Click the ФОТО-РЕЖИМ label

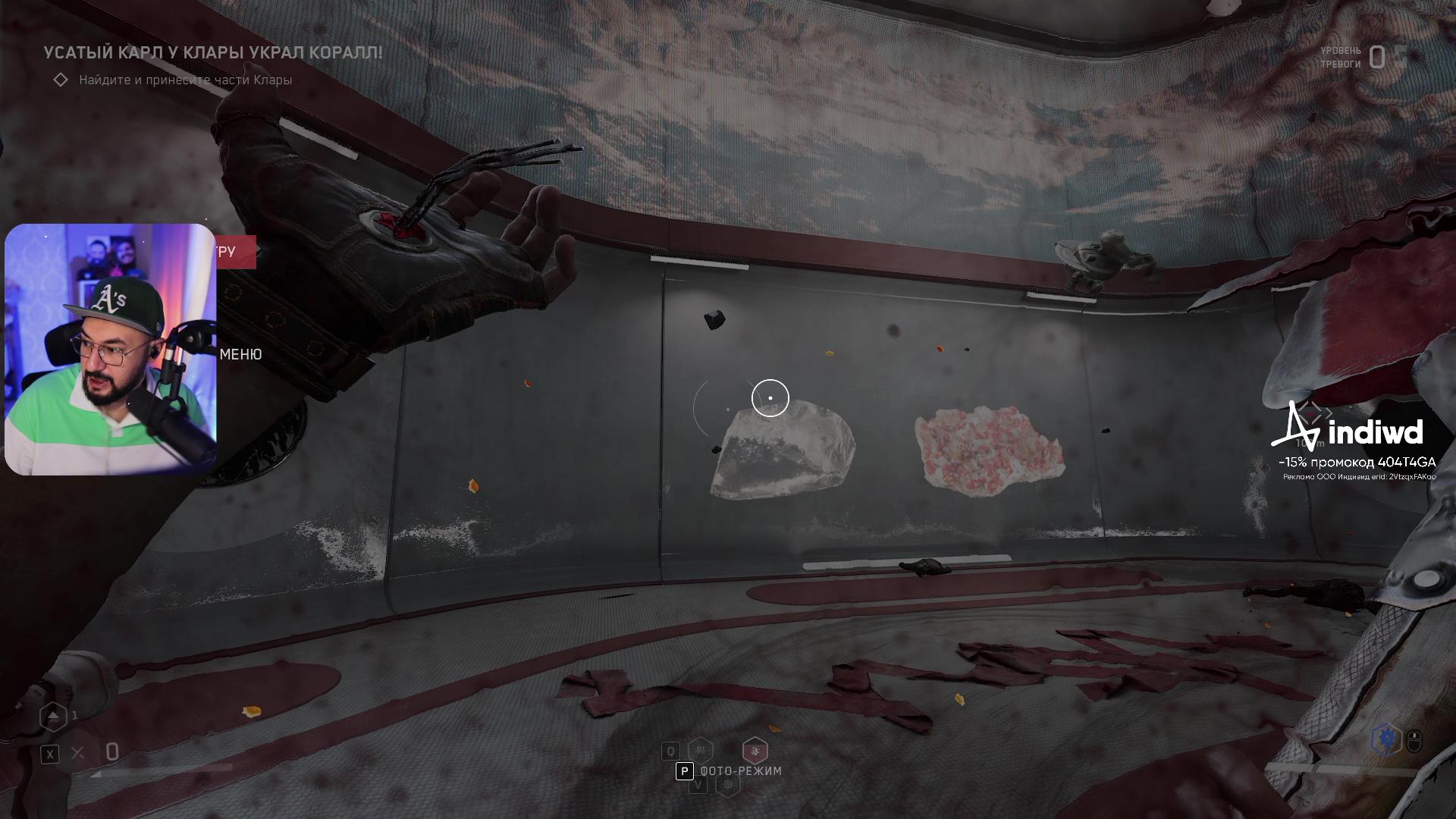(740, 770)
